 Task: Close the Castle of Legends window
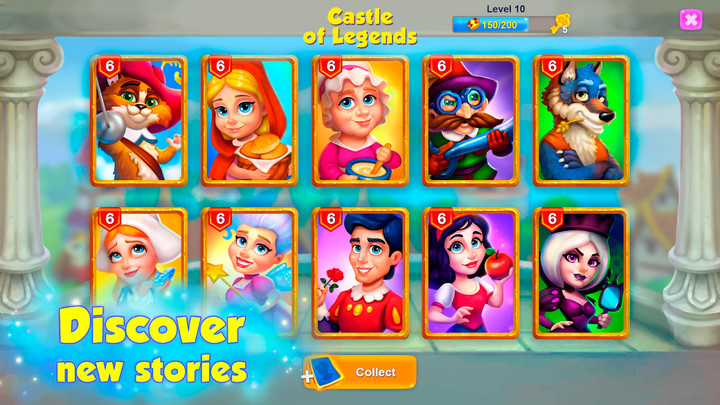tap(690, 20)
